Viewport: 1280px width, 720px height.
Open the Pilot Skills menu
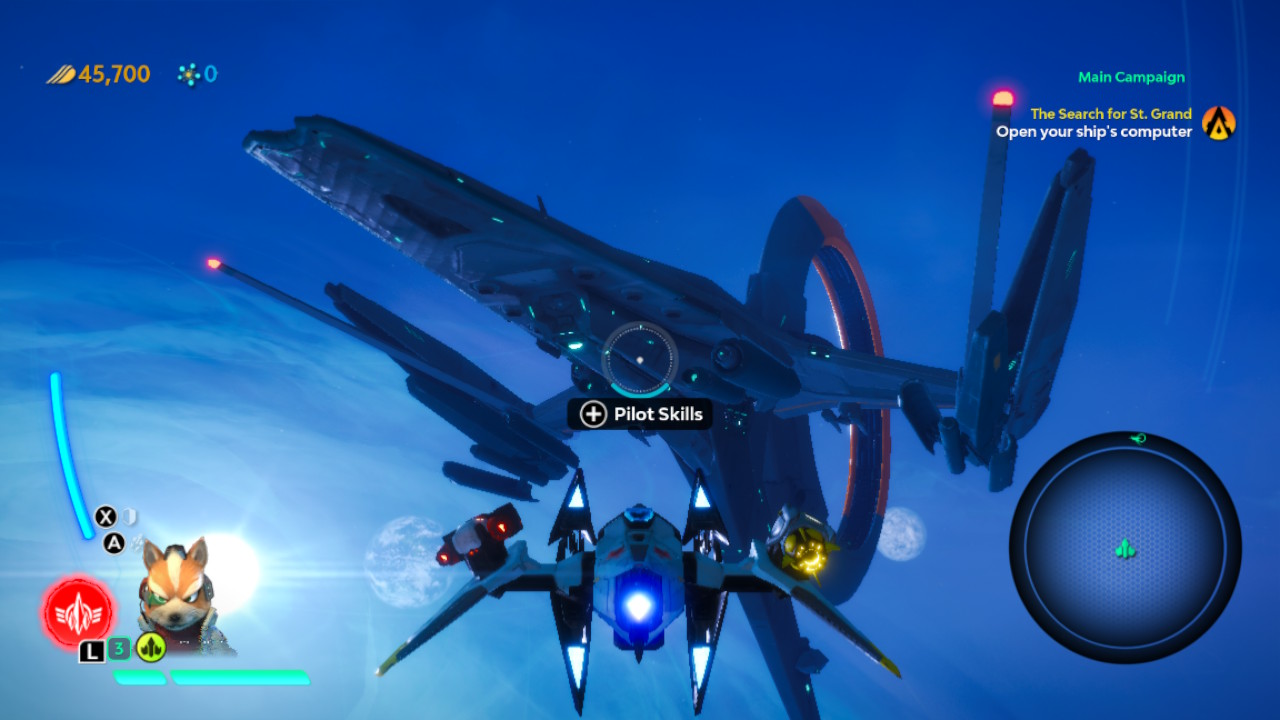640,413
